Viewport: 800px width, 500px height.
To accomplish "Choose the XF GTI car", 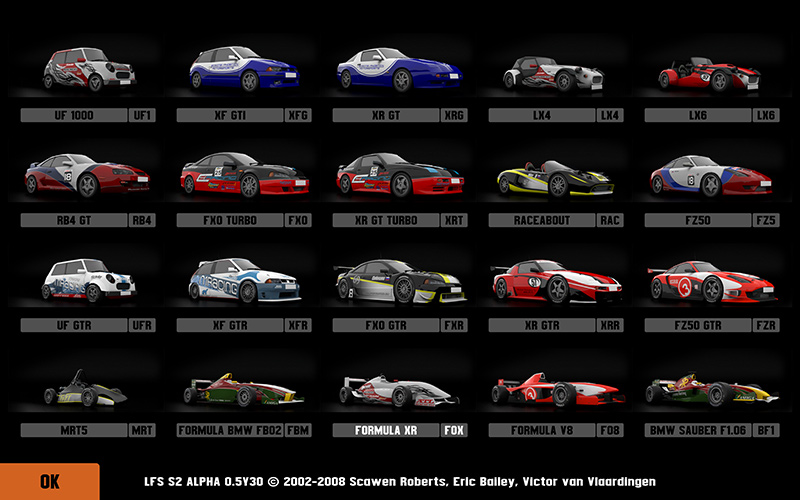I will (245, 72).
